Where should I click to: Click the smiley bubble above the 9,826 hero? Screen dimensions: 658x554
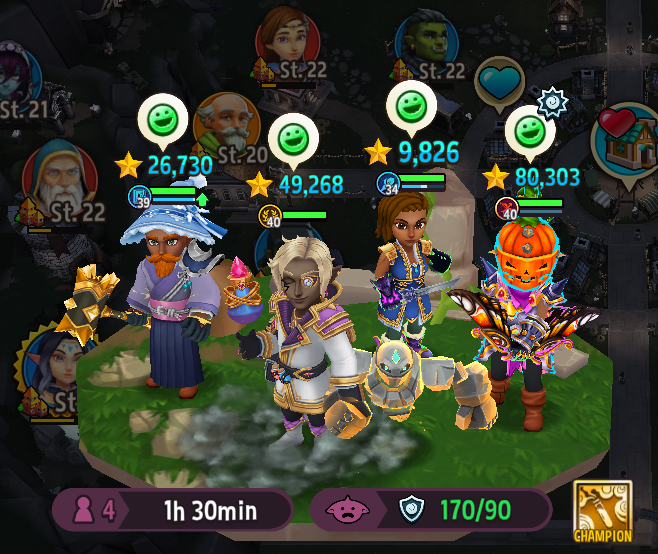coord(412,105)
